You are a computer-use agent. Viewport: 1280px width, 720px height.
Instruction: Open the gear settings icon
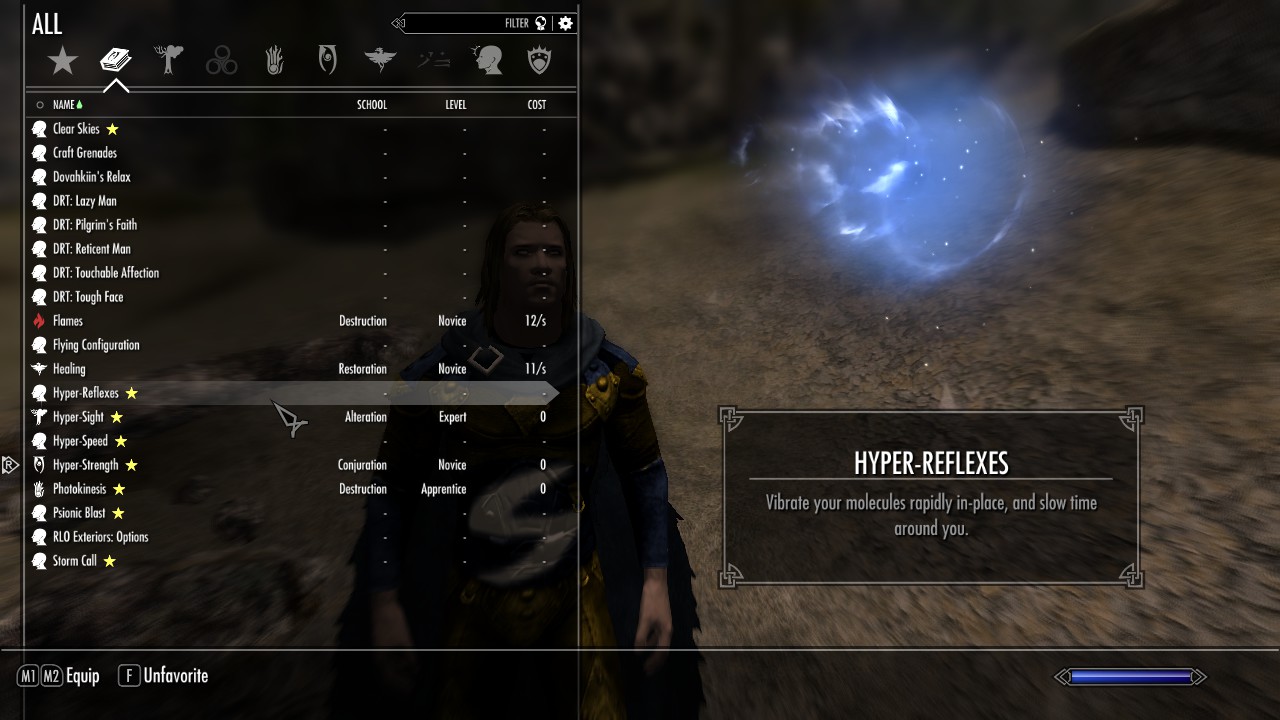click(x=566, y=23)
